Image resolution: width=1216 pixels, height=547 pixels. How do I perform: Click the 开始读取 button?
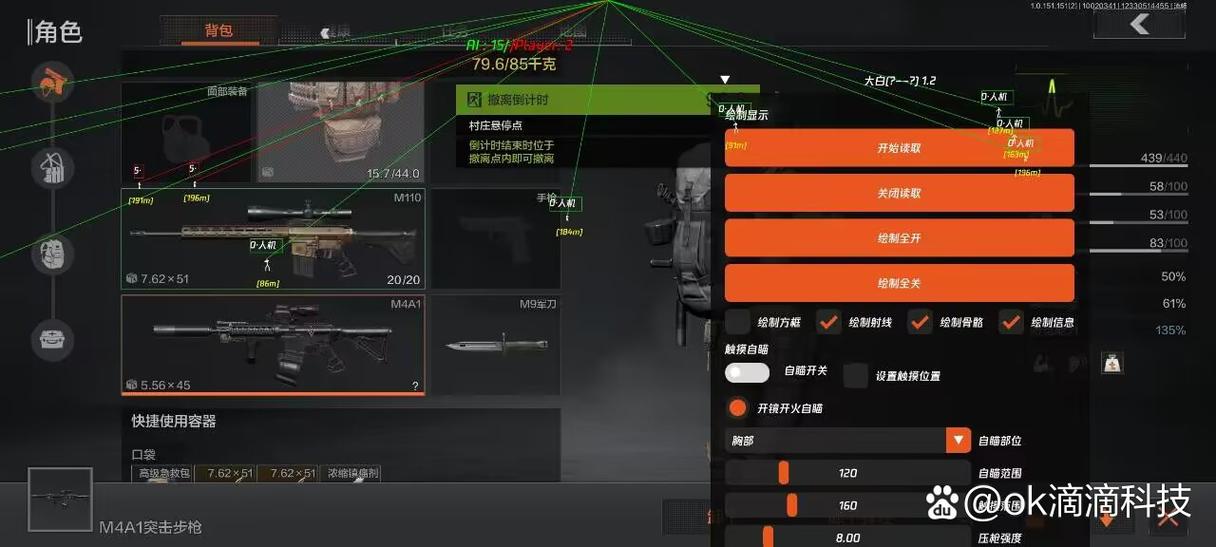pos(899,148)
